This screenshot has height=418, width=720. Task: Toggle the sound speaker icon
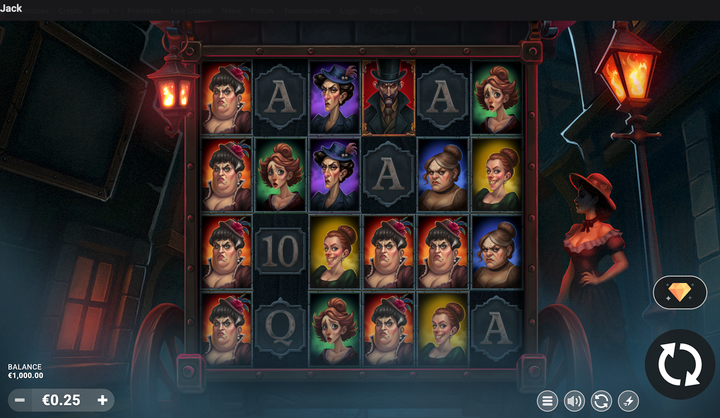tap(574, 401)
